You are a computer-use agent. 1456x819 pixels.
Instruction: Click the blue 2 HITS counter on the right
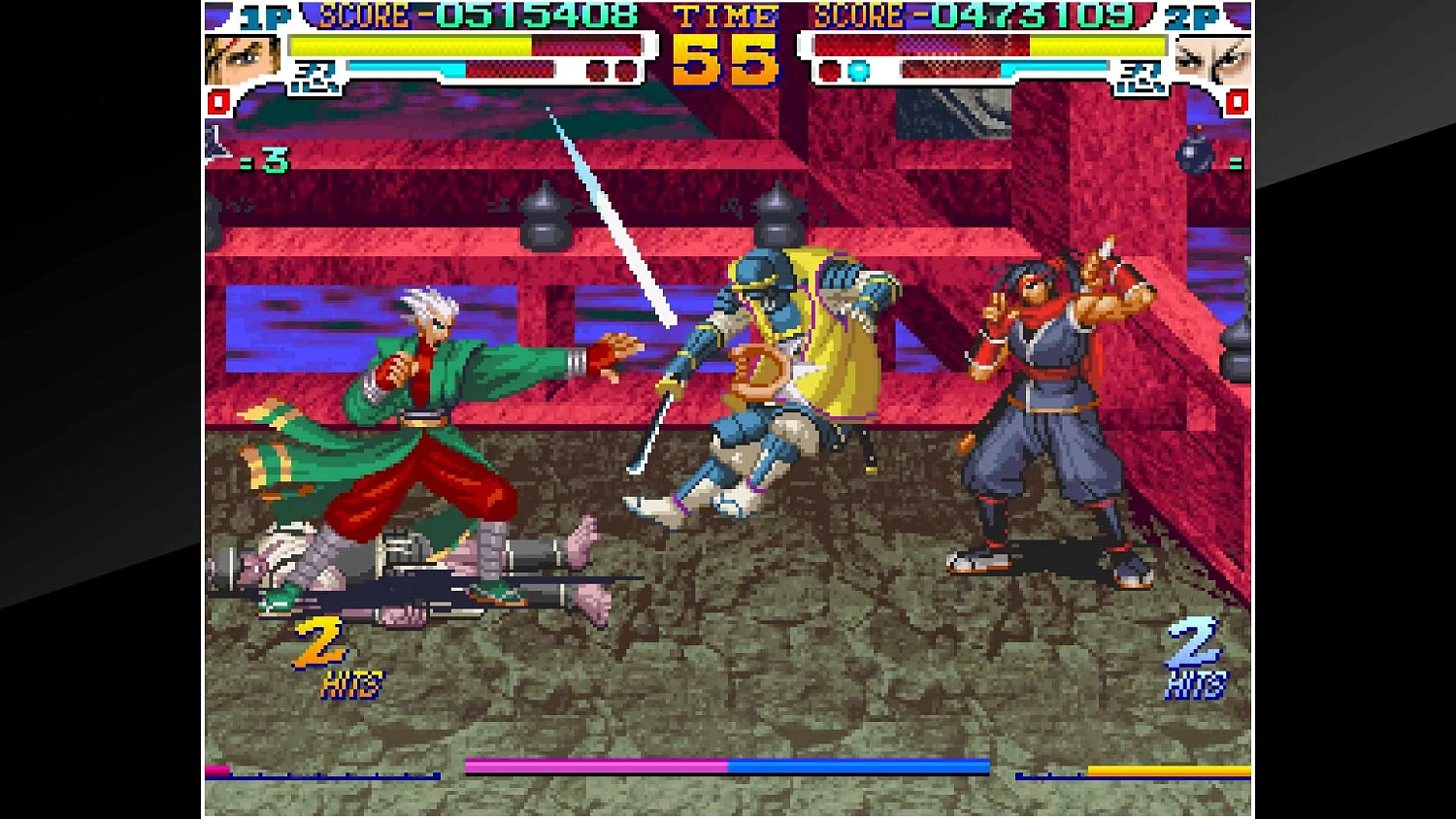[1196, 655]
